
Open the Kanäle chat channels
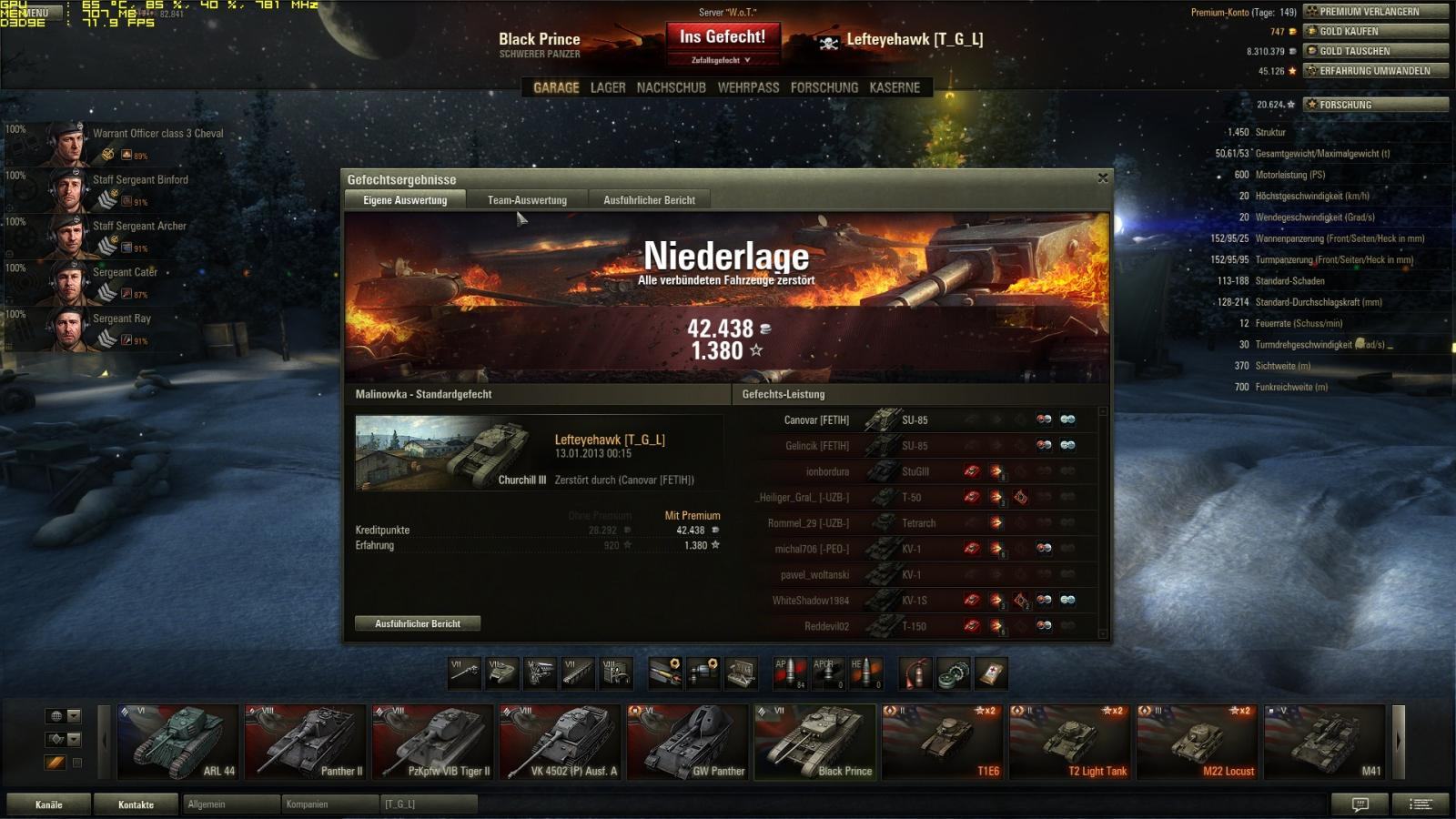(49, 804)
